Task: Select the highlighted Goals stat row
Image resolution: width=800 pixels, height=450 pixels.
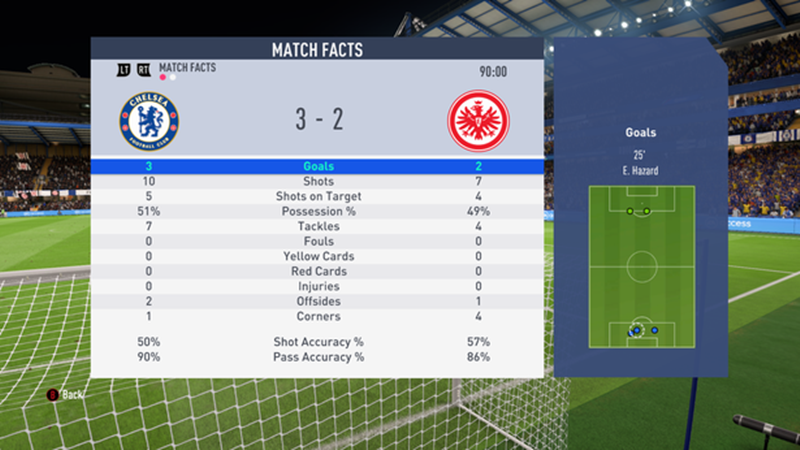Action: pos(318,166)
